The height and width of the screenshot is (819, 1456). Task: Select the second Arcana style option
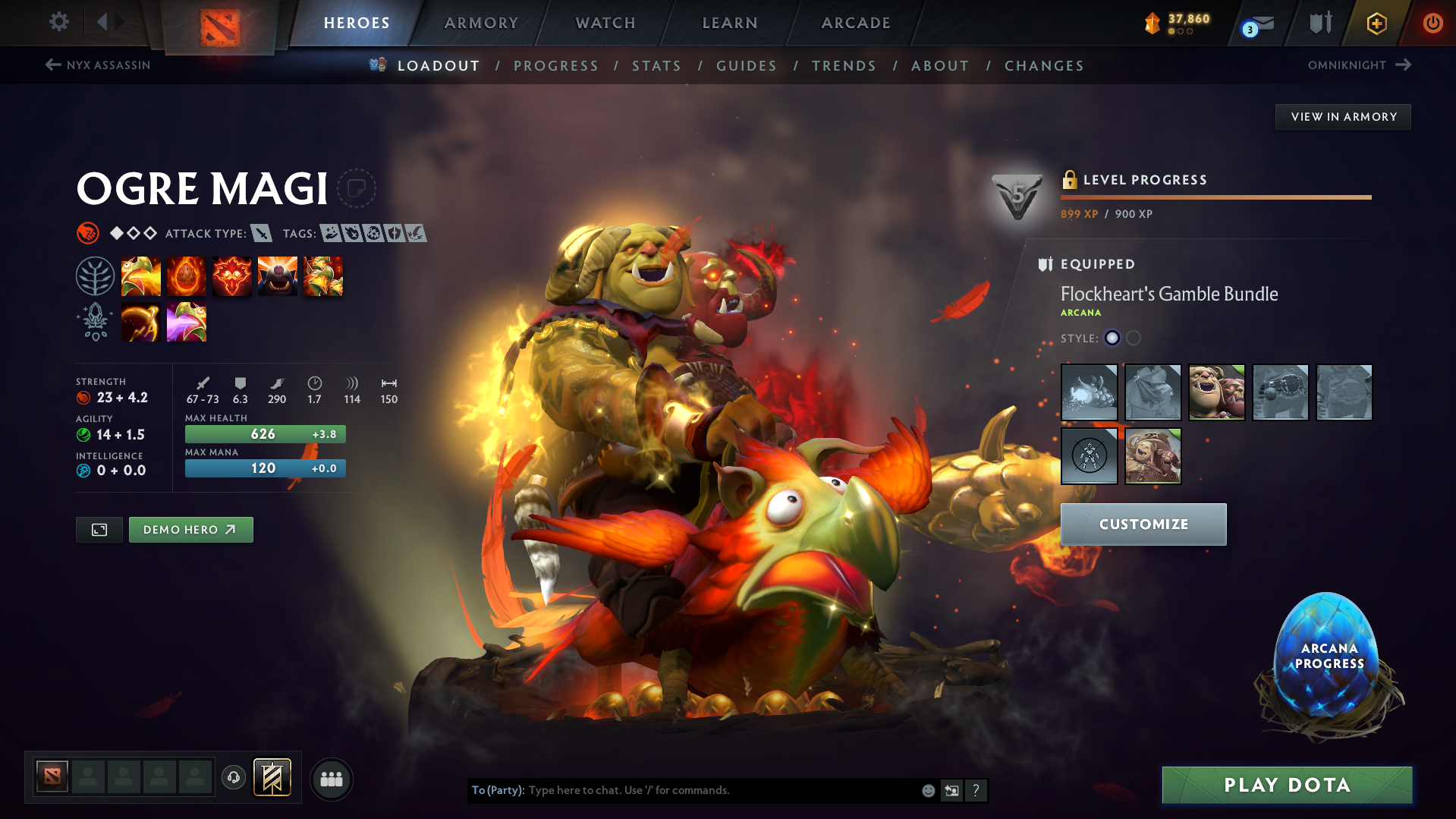[1134, 338]
